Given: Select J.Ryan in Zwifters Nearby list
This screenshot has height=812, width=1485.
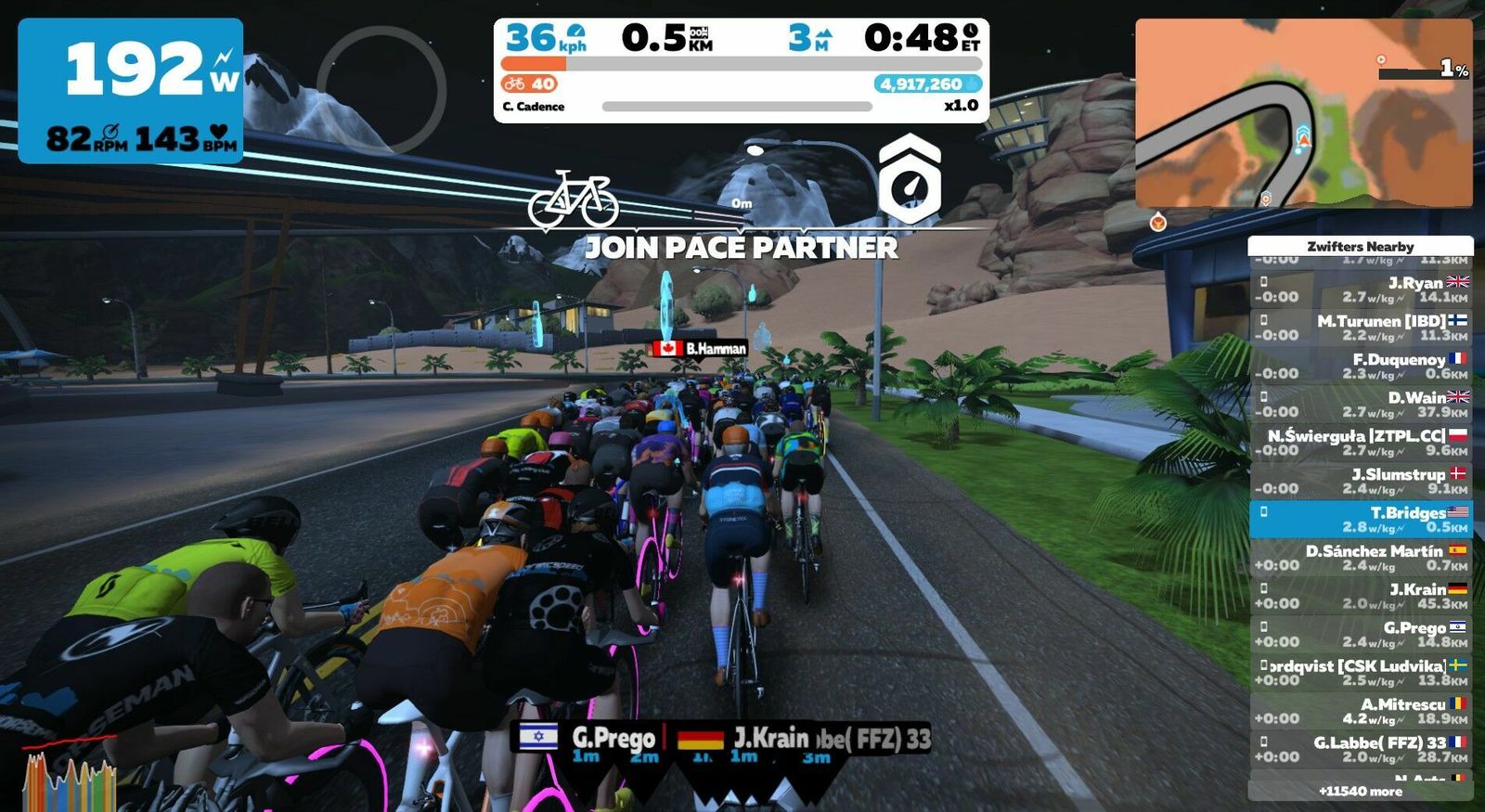Looking at the screenshot, I should click(1361, 290).
